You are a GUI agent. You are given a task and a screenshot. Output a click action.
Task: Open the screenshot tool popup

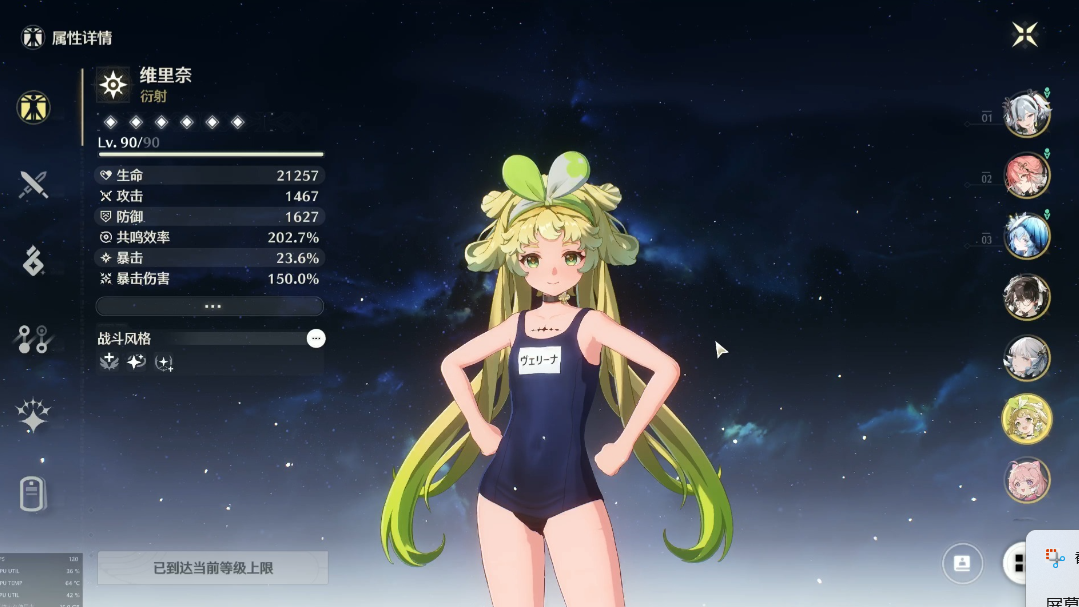point(1055,558)
